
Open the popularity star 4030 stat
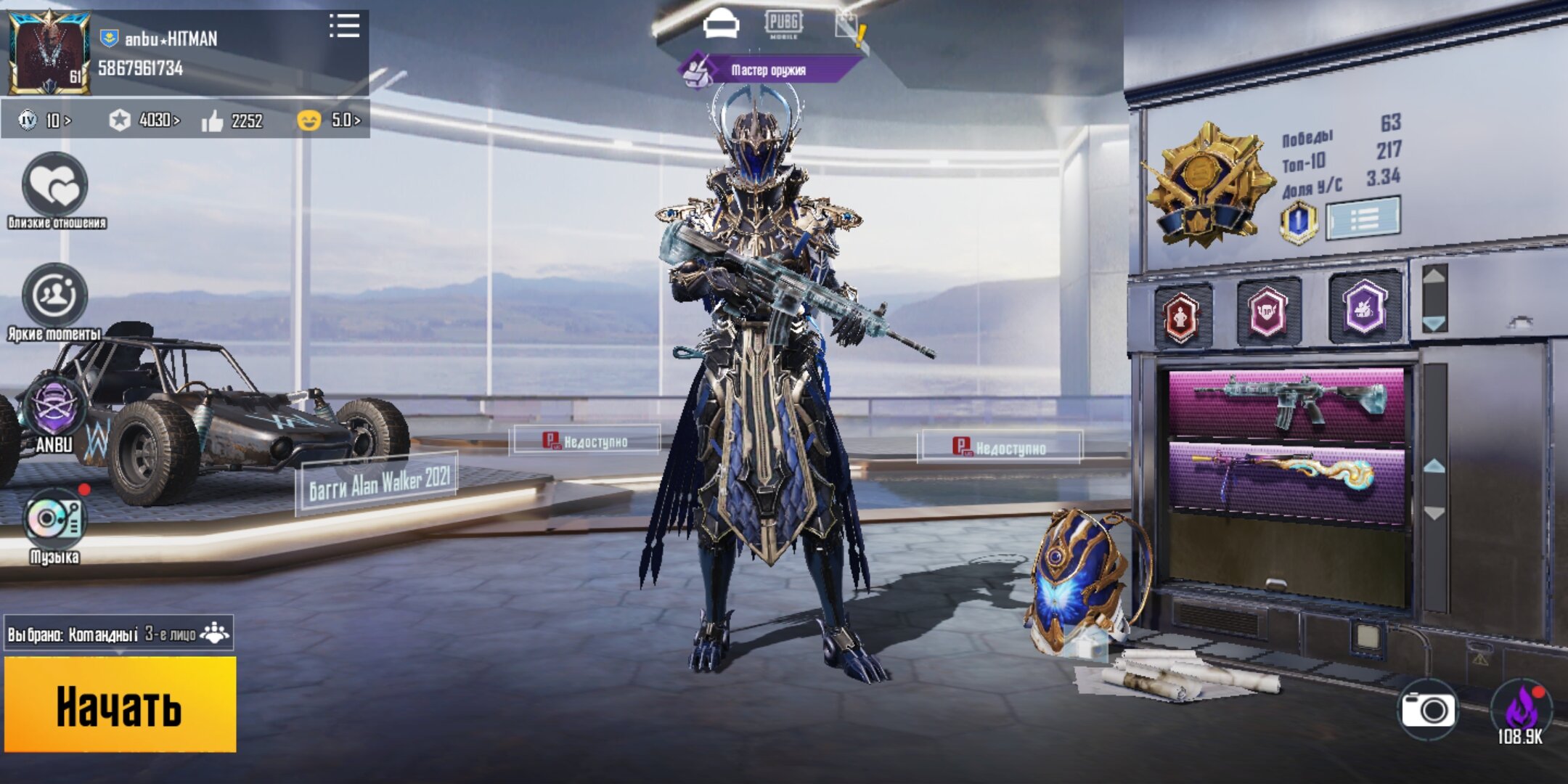tap(144, 120)
